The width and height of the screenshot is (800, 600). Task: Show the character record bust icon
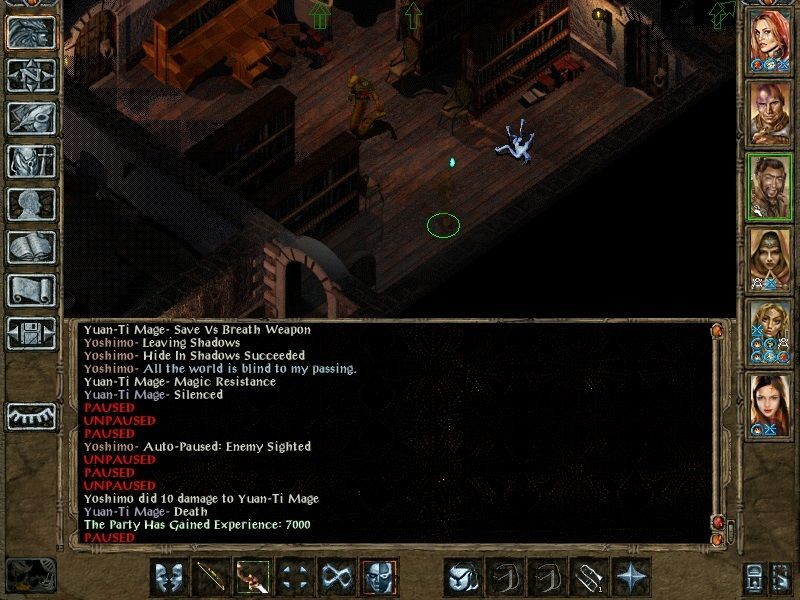coord(31,204)
